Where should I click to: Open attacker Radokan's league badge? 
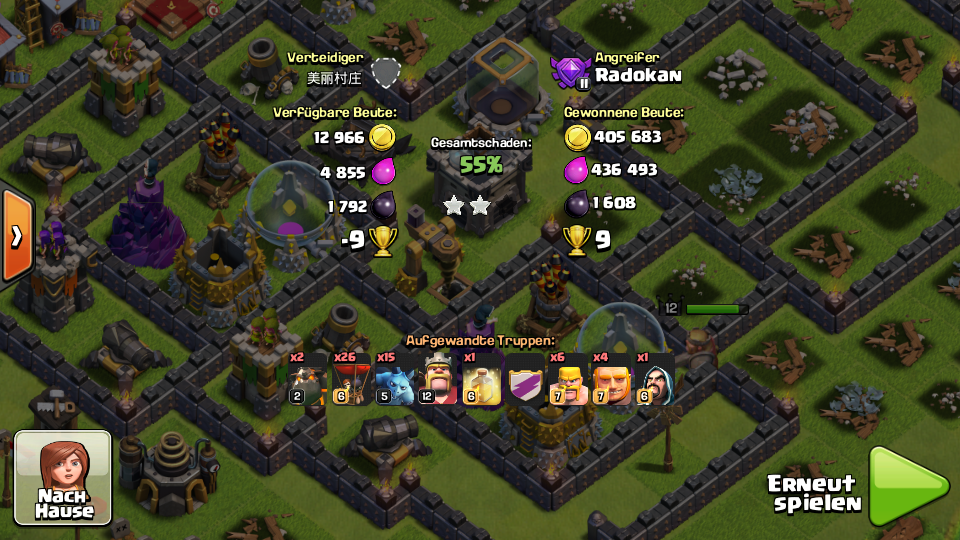point(571,72)
